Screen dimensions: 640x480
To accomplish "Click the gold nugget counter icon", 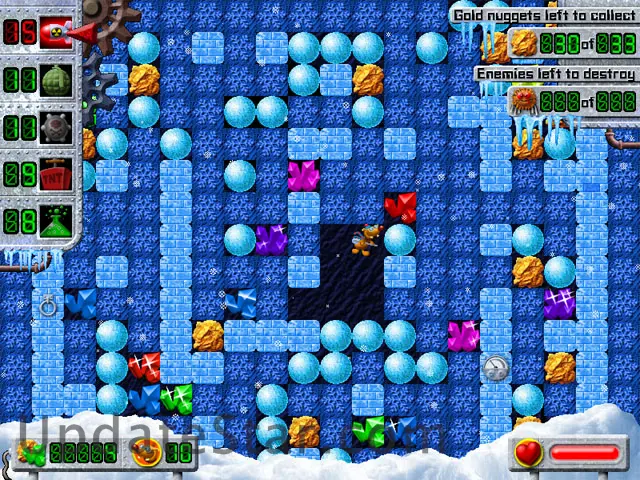I will (525, 44).
